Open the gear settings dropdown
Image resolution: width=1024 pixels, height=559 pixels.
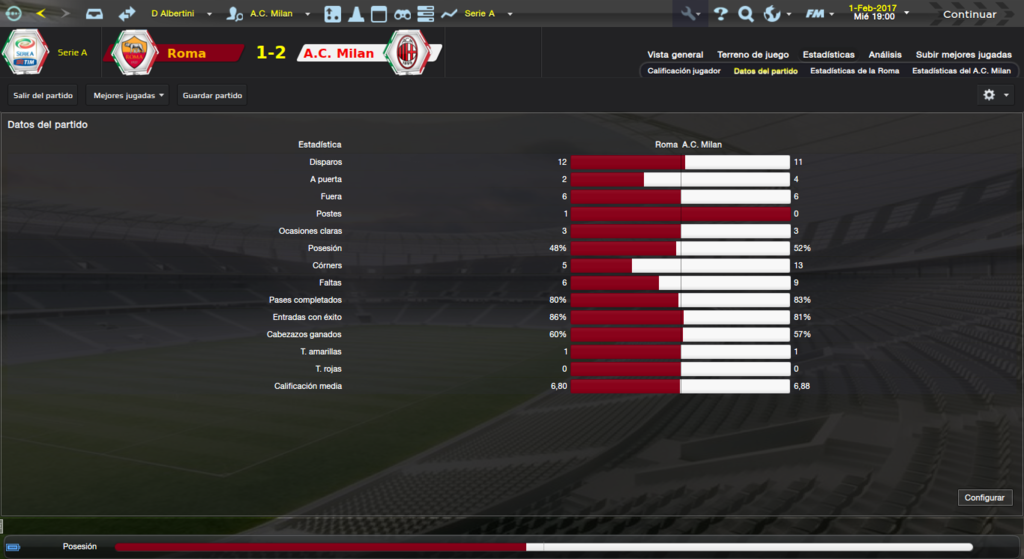click(996, 95)
